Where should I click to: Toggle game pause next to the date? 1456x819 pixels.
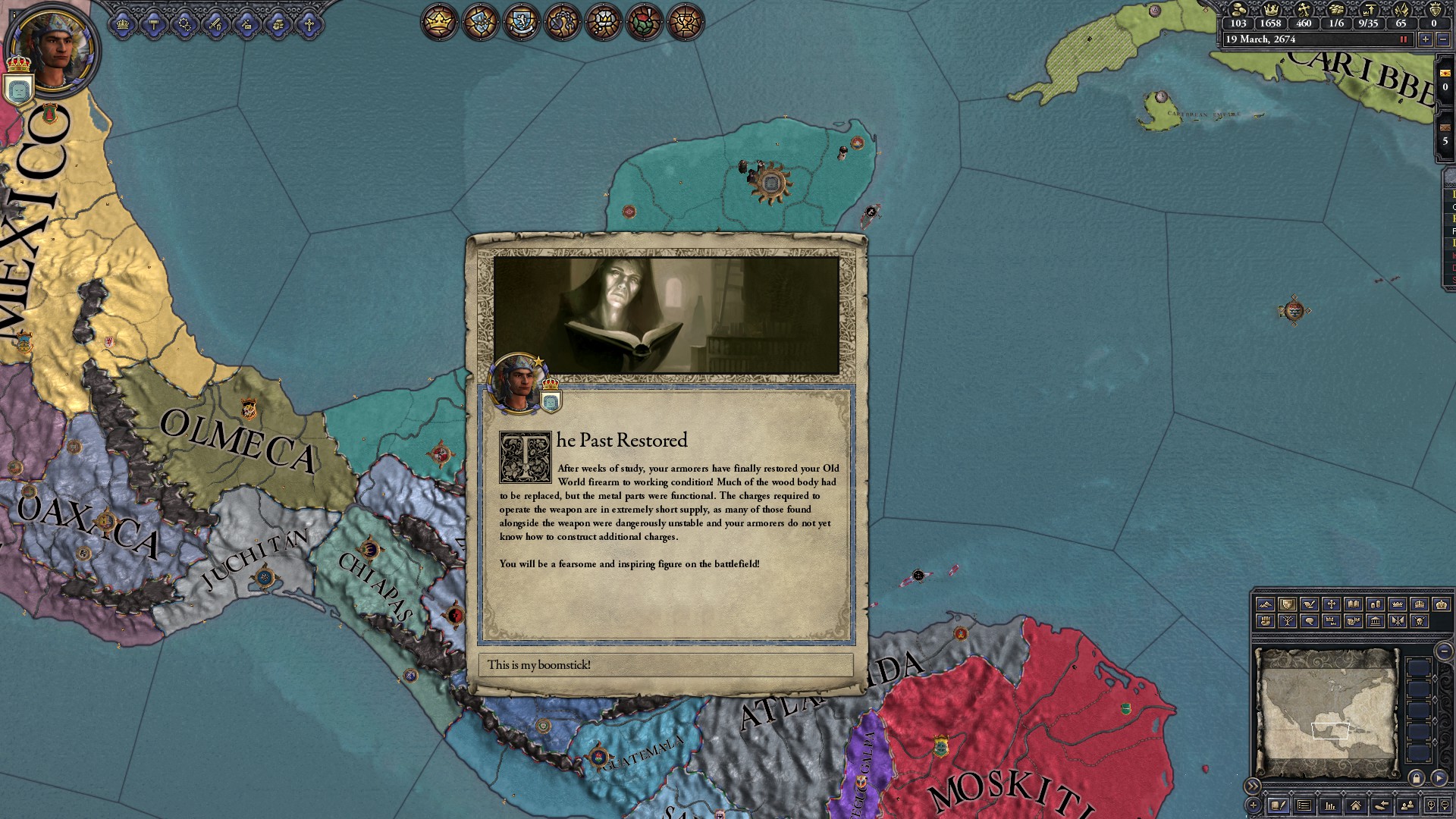point(1403,39)
